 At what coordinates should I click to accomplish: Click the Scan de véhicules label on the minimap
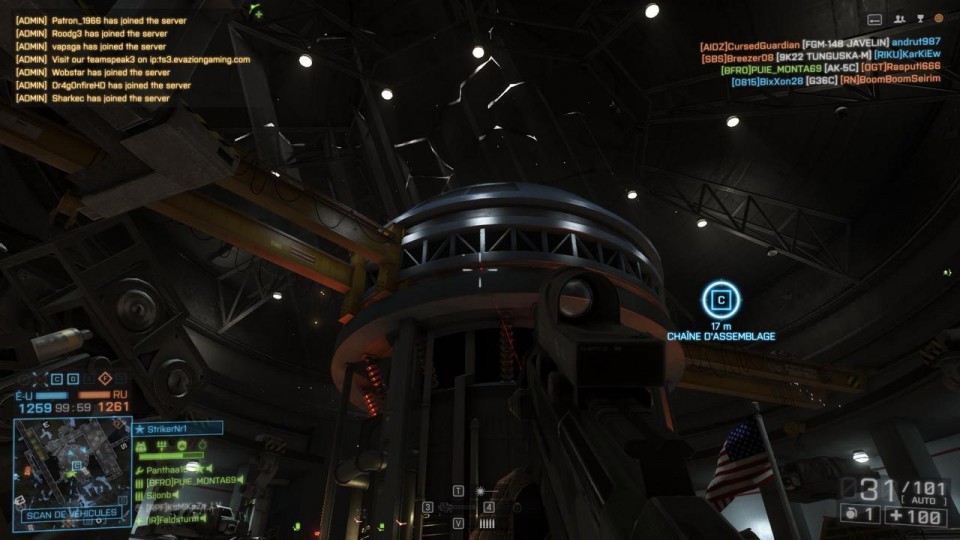point(72,513)
